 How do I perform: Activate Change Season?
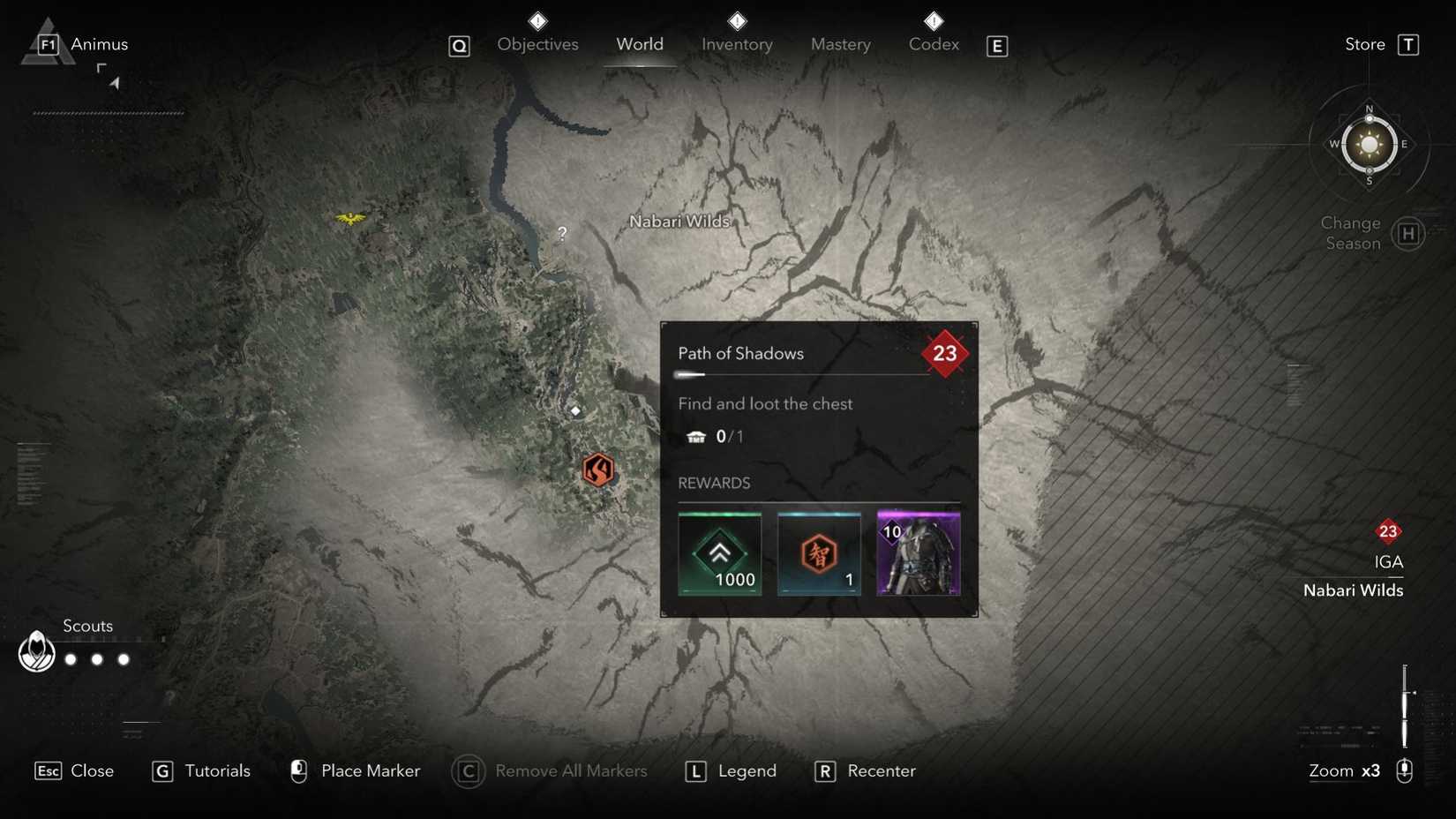tap(1349, 233)
